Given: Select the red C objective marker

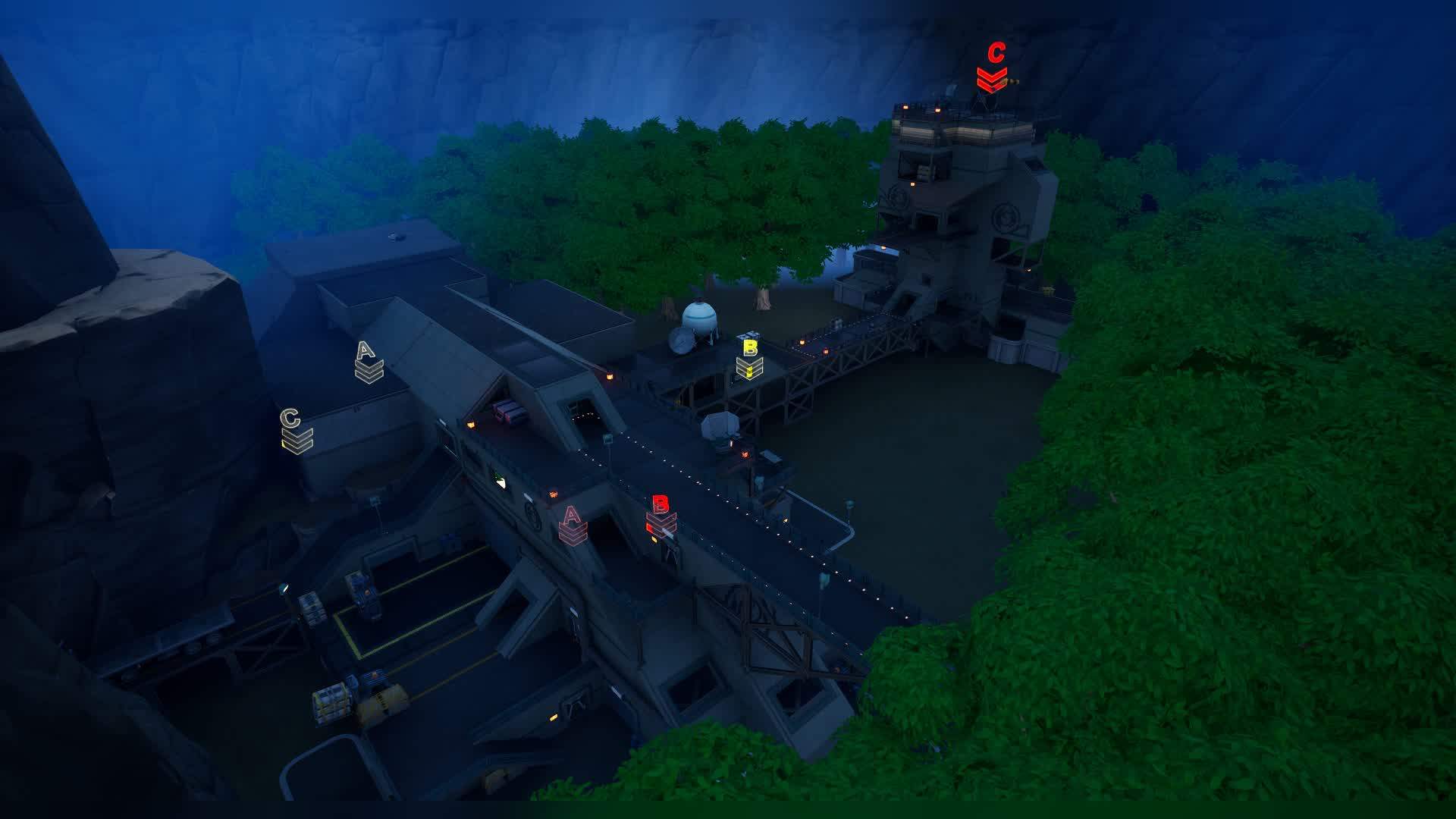Looking at the screenshot, I should pyautogui.click(x=993, y=66).
